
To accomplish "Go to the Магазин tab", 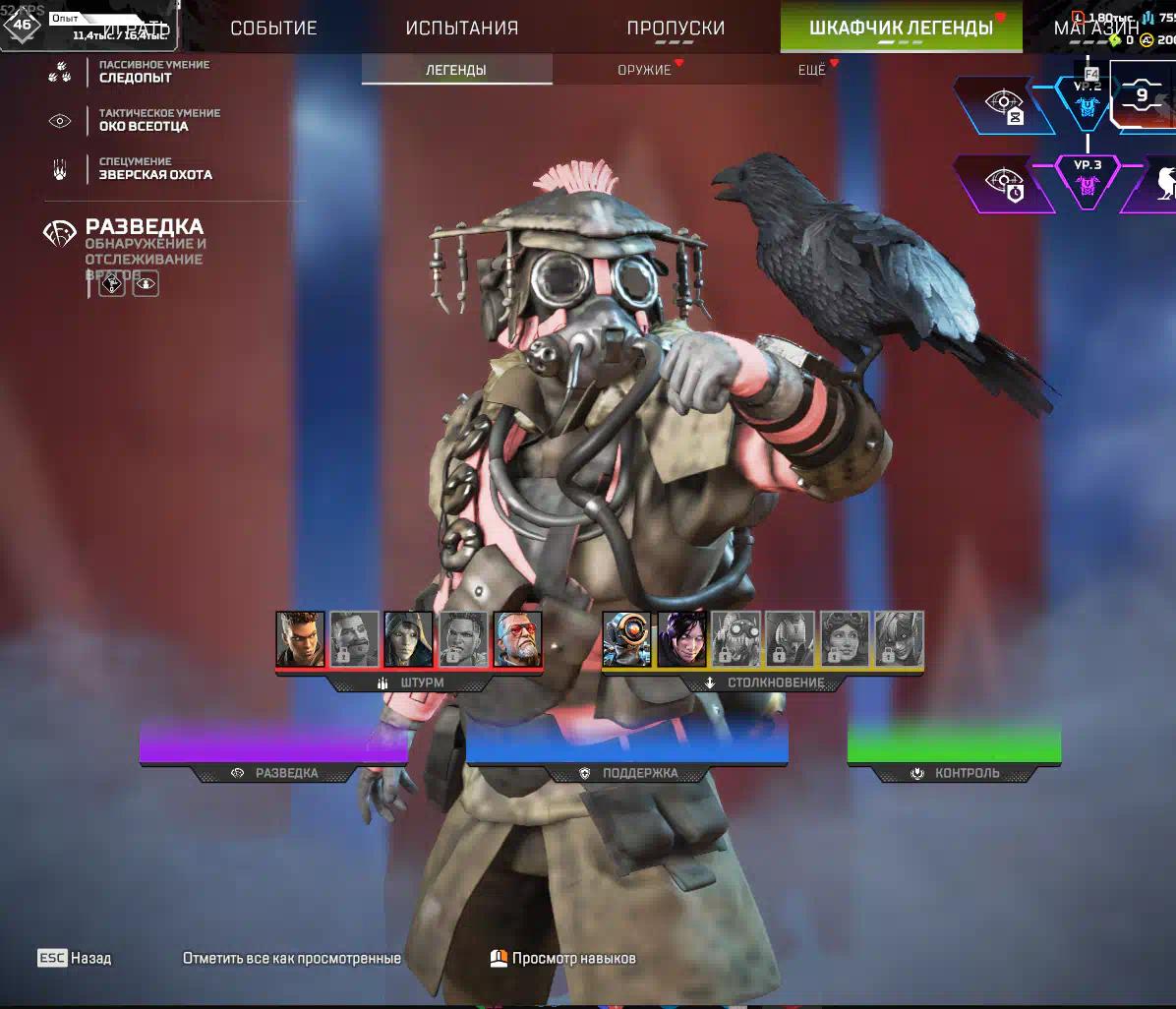I will [1097, 28].
